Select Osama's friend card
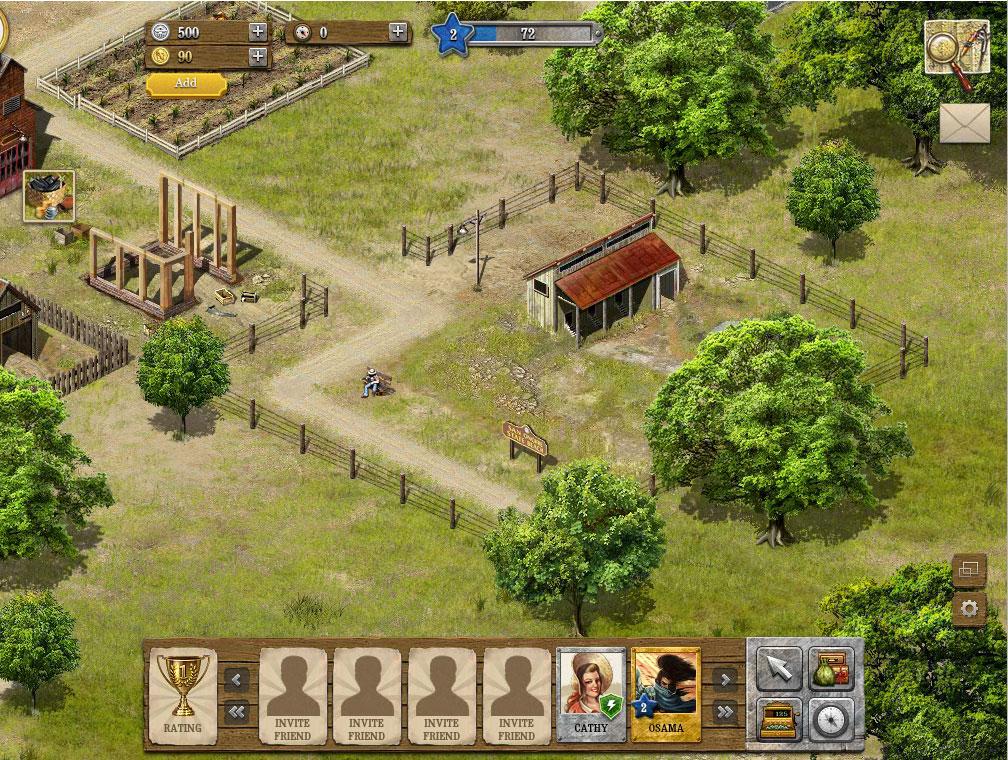The height and width of the screenshot is (760, 1008). 666,695
